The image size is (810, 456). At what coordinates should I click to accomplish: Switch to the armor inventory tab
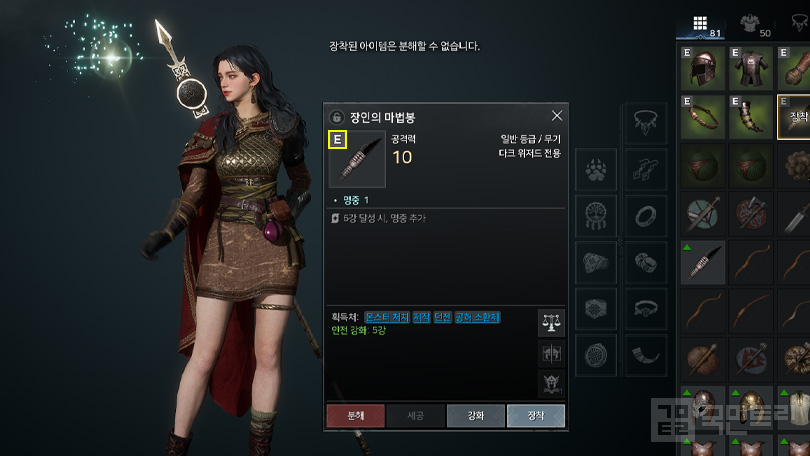click(746, 23)
